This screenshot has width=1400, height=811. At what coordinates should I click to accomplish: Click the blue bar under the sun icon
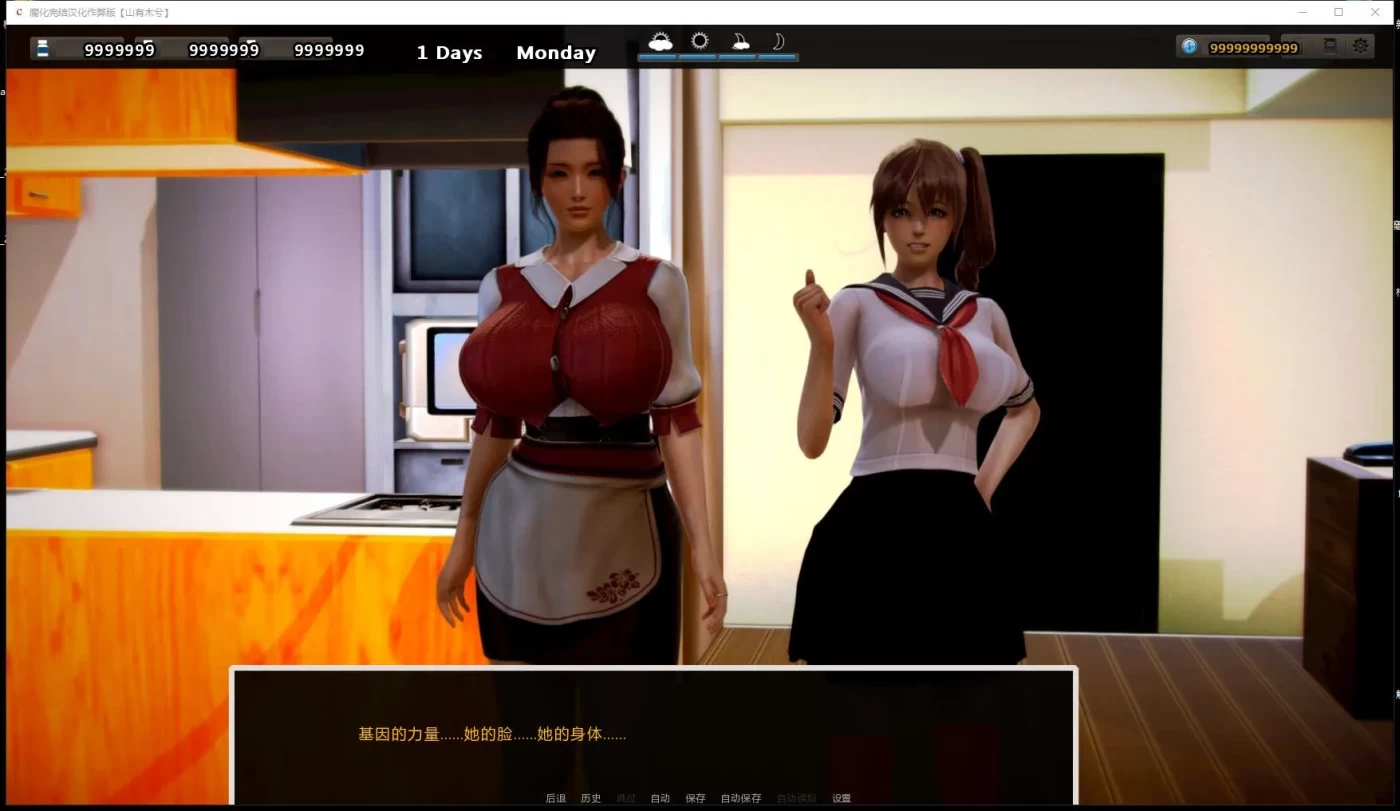pyautogui.click(x=699, y=57)
